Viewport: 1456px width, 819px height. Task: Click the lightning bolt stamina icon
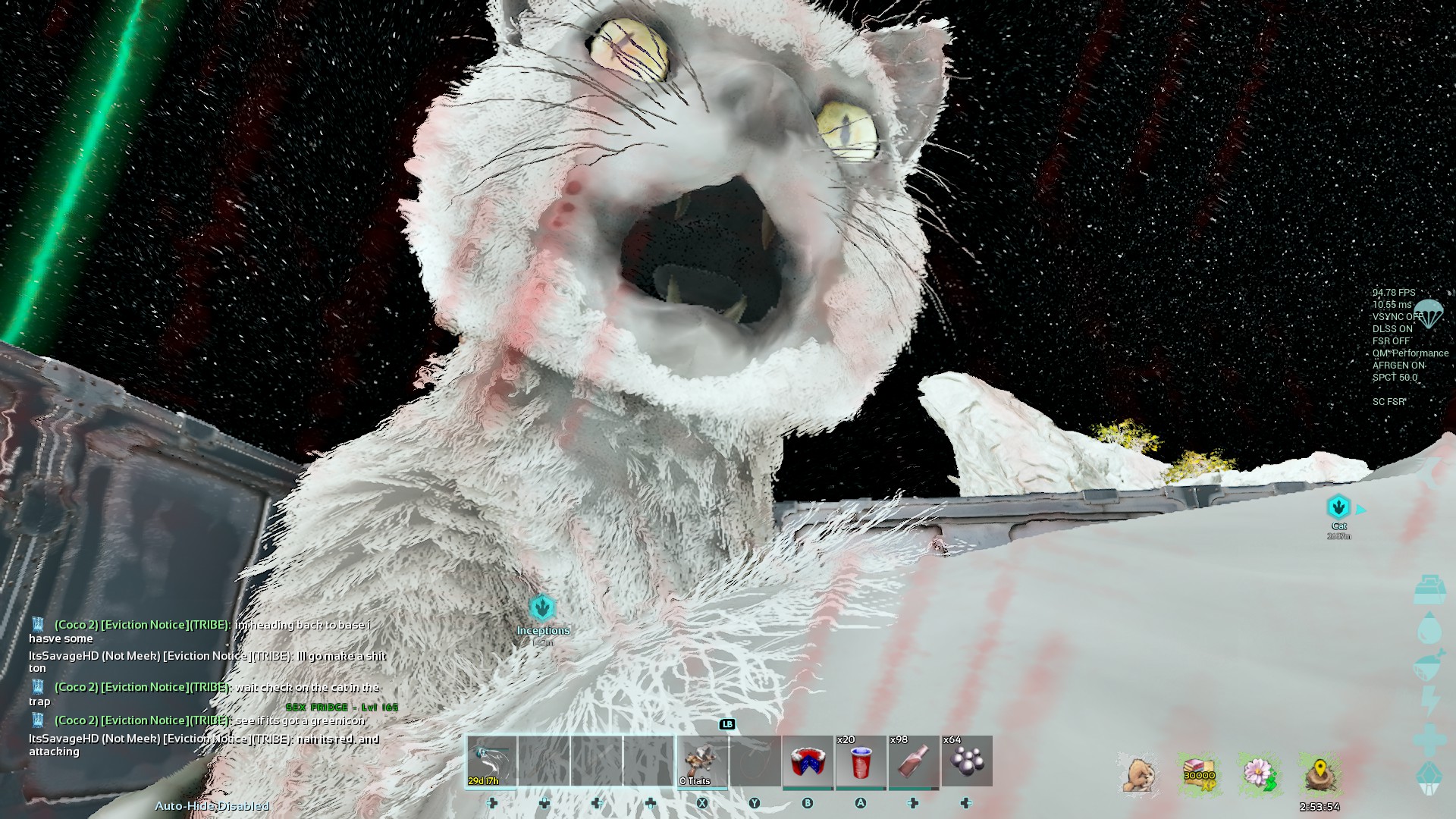(x=1429, y=701)
